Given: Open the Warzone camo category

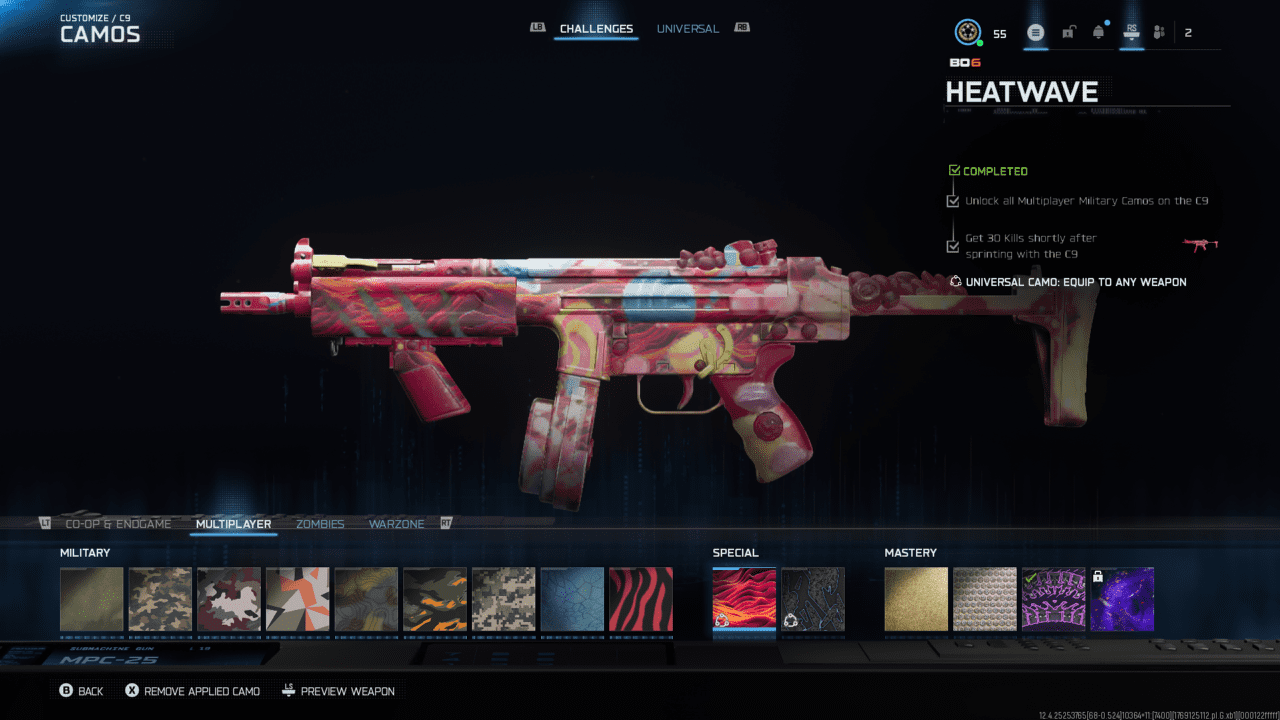Looking at the screenshot, I should point(396,524).
